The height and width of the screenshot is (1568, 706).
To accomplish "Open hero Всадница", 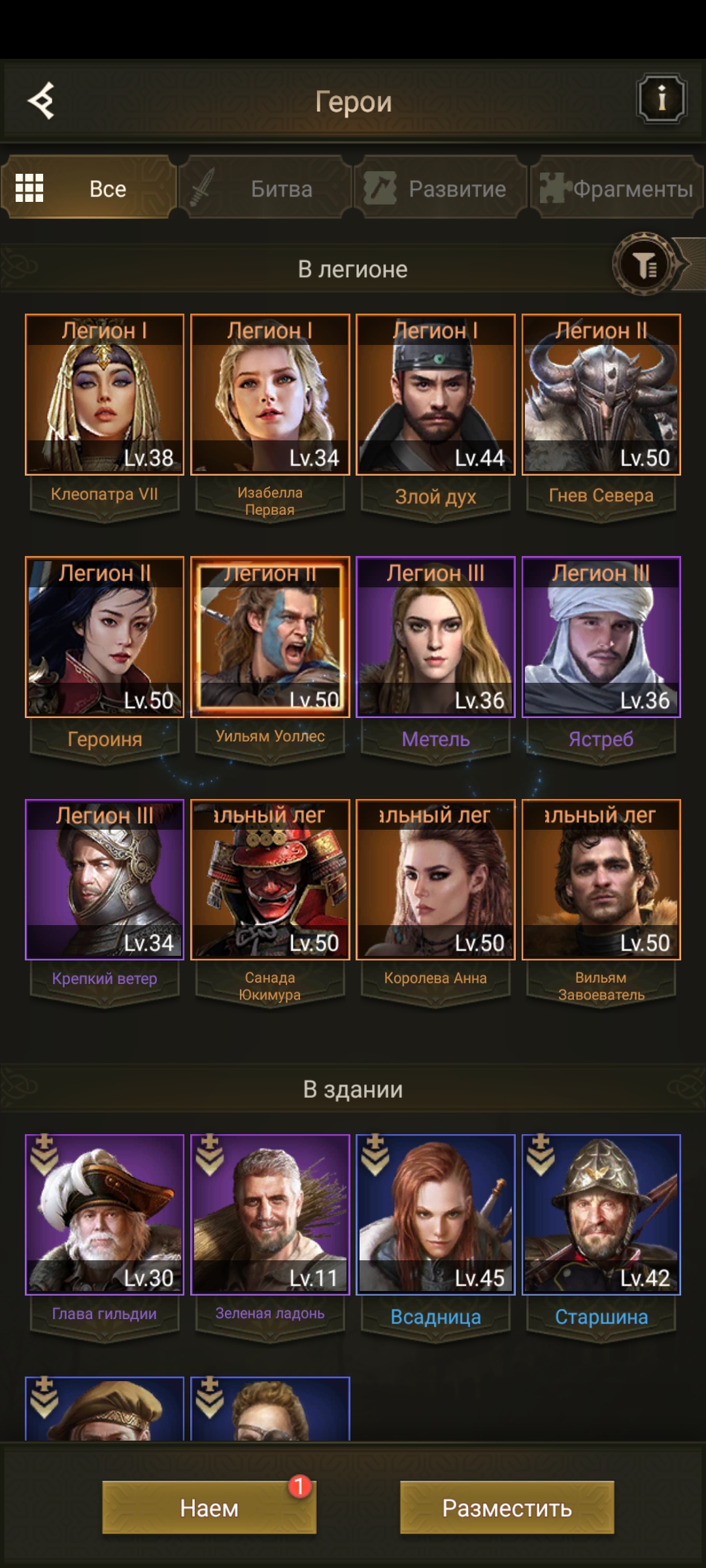I will coord(435,1215).
